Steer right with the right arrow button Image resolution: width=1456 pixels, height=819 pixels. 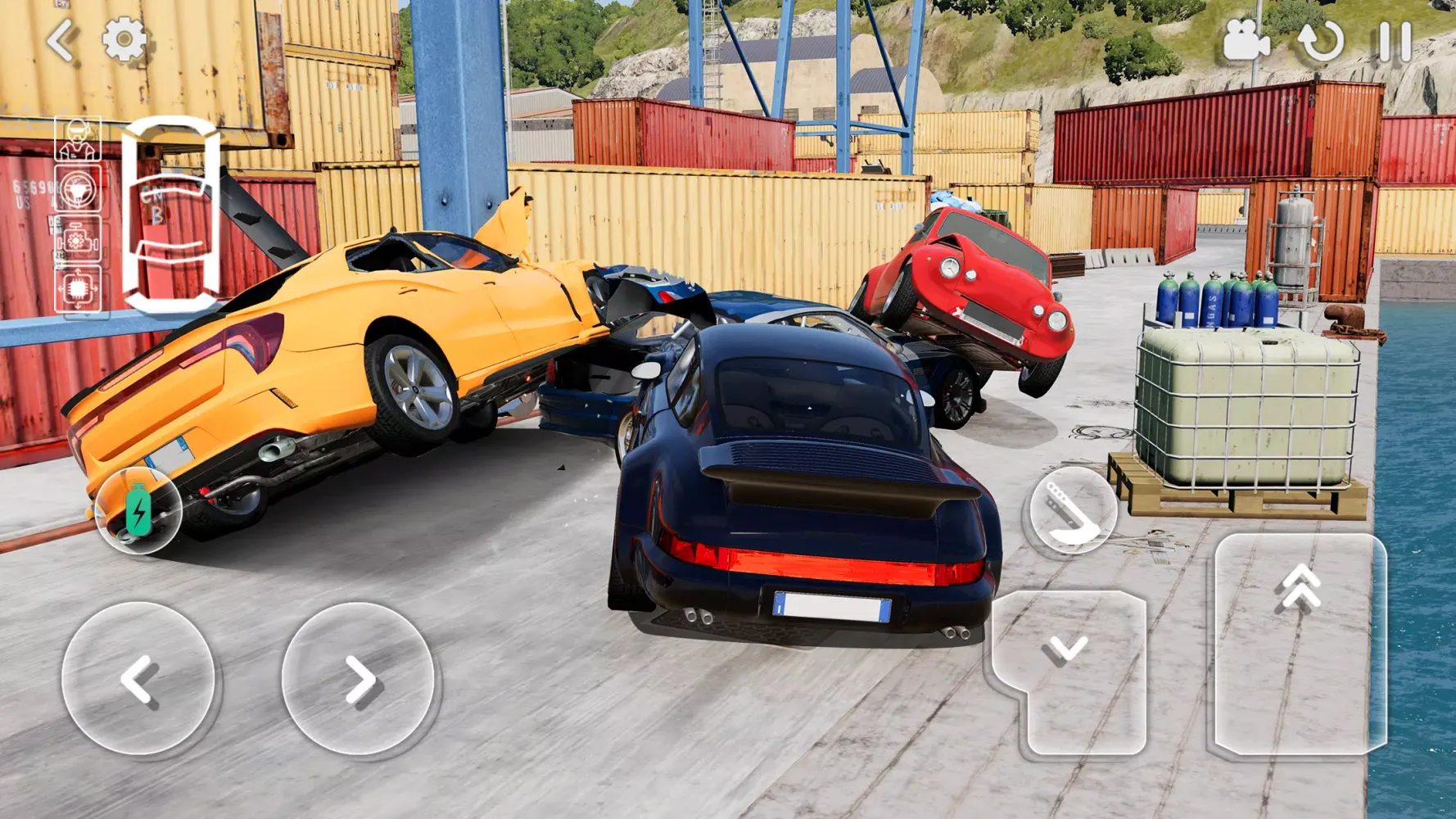click(358, 678)
